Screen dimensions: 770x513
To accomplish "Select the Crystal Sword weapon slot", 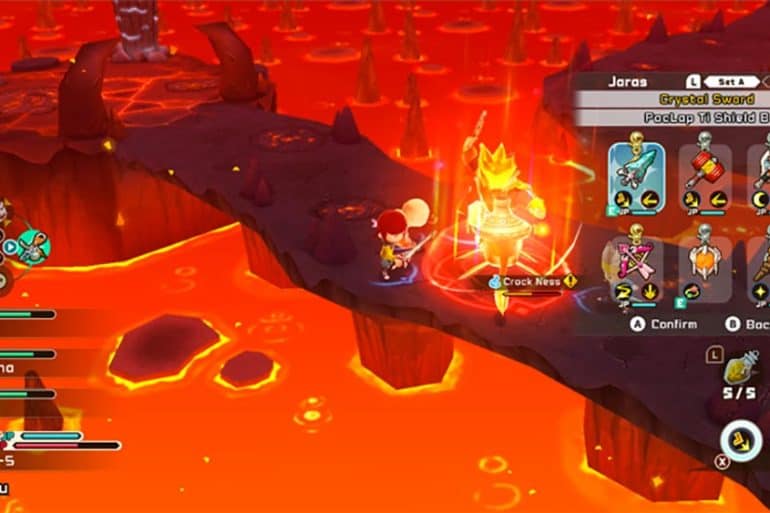I will pos(636,177).
